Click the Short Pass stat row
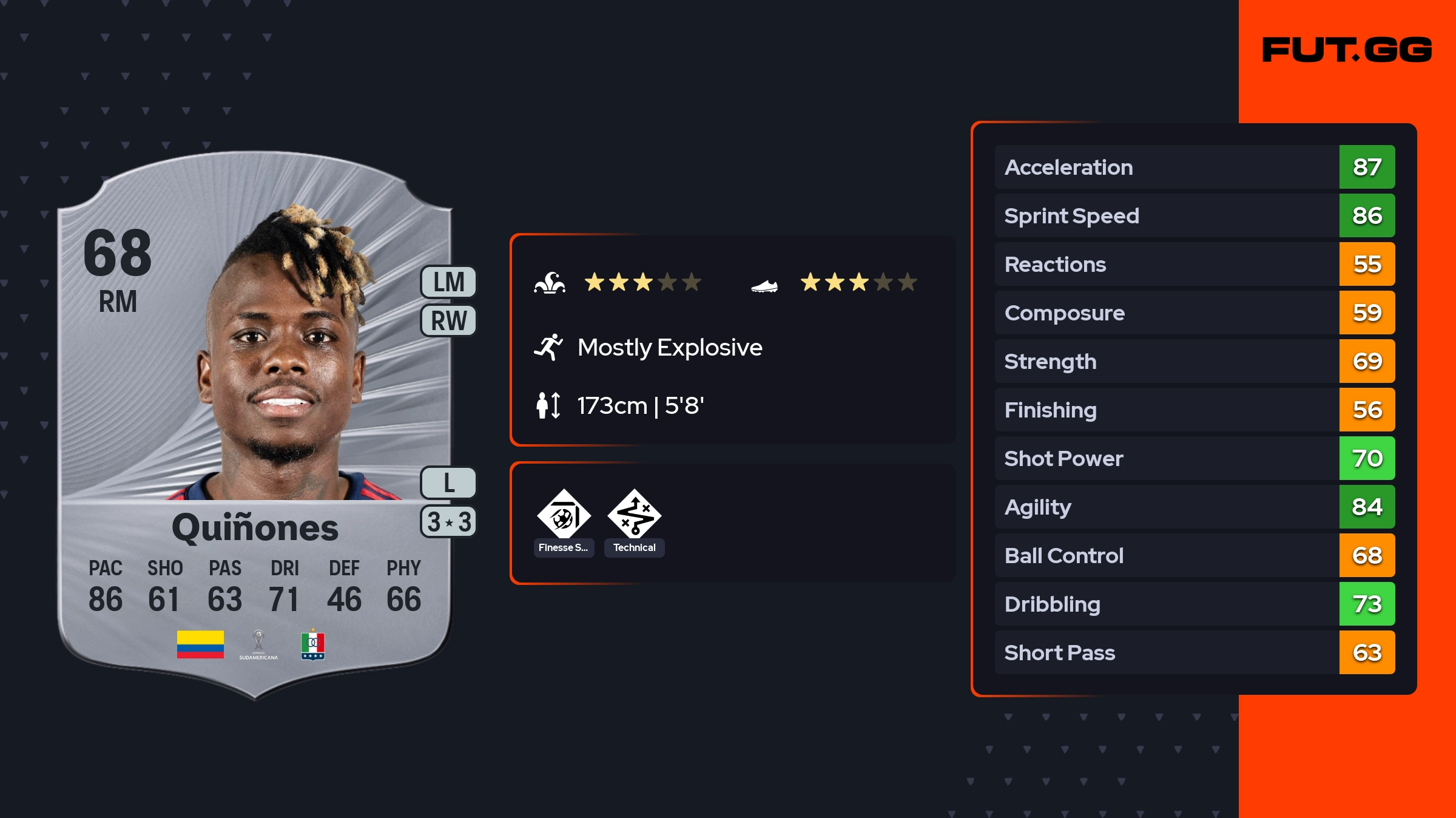Image resolution: width=1456 pixels, height=818 pixels. click(x=1194, y=652)
